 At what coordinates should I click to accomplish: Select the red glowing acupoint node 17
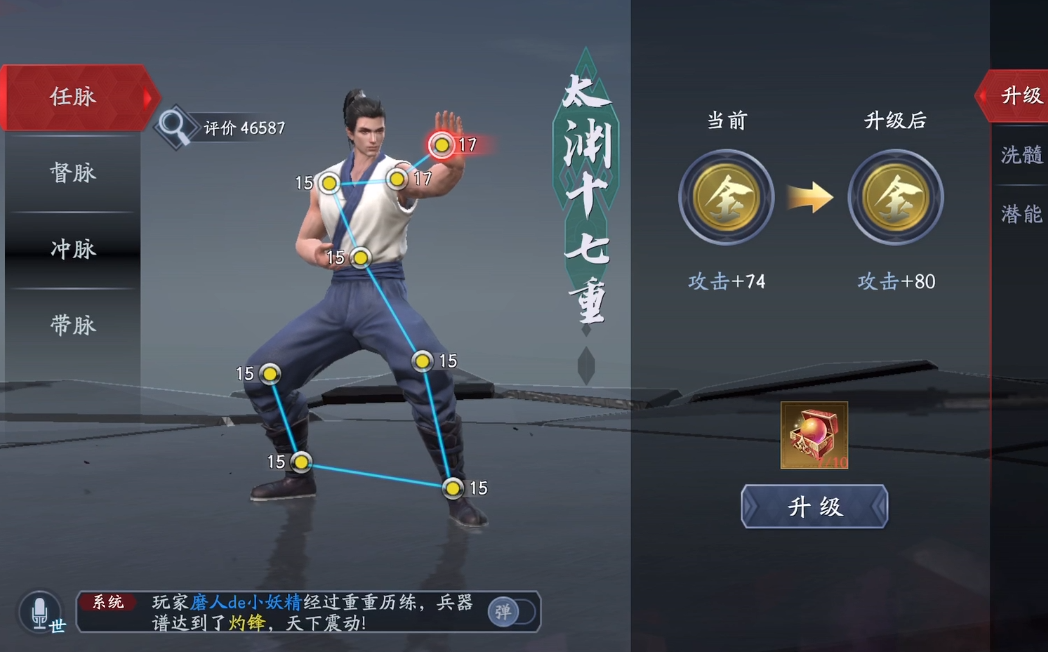point(441,145)
